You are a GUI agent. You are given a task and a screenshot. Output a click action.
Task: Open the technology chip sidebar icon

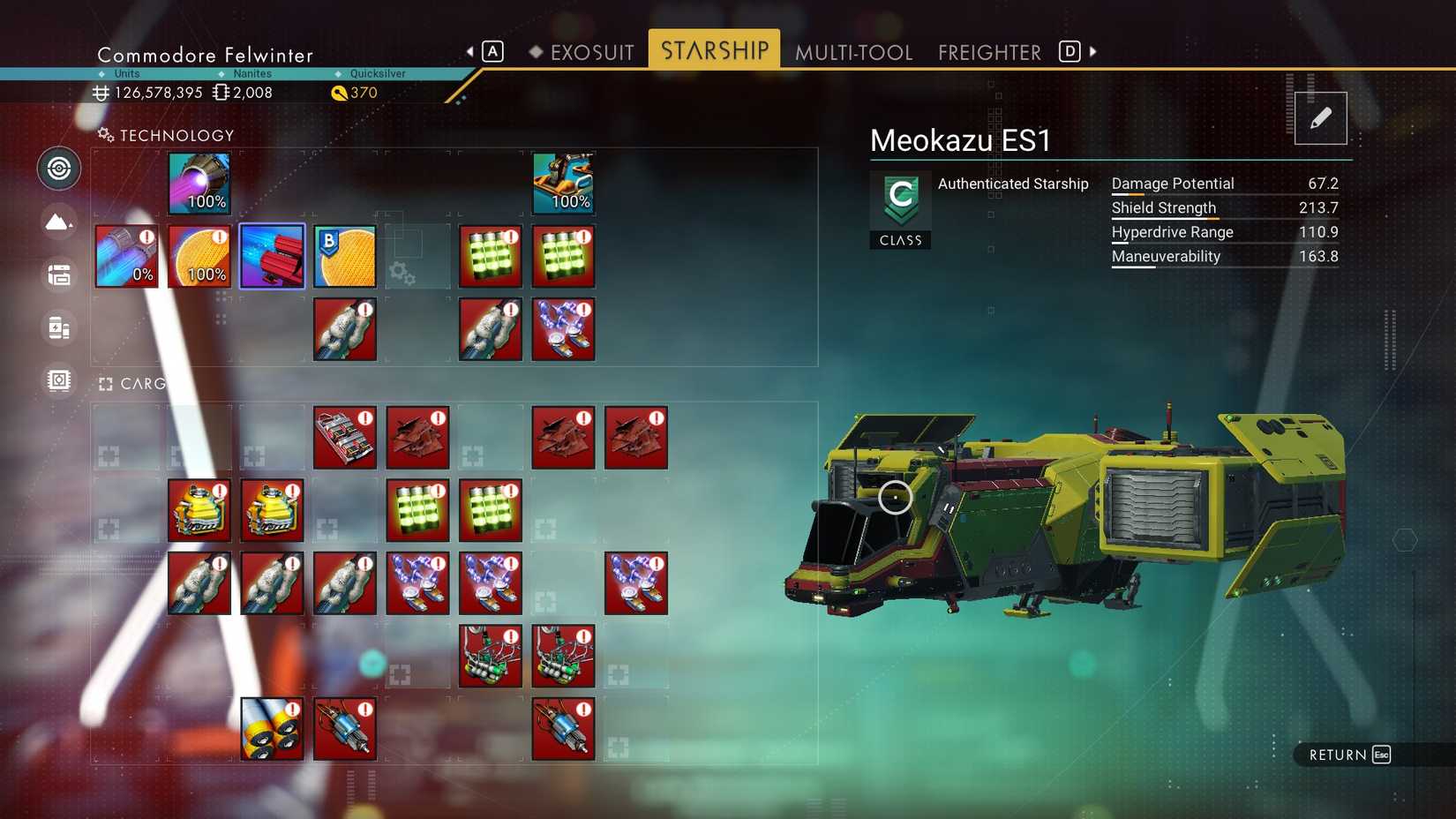tap(58, 380)
